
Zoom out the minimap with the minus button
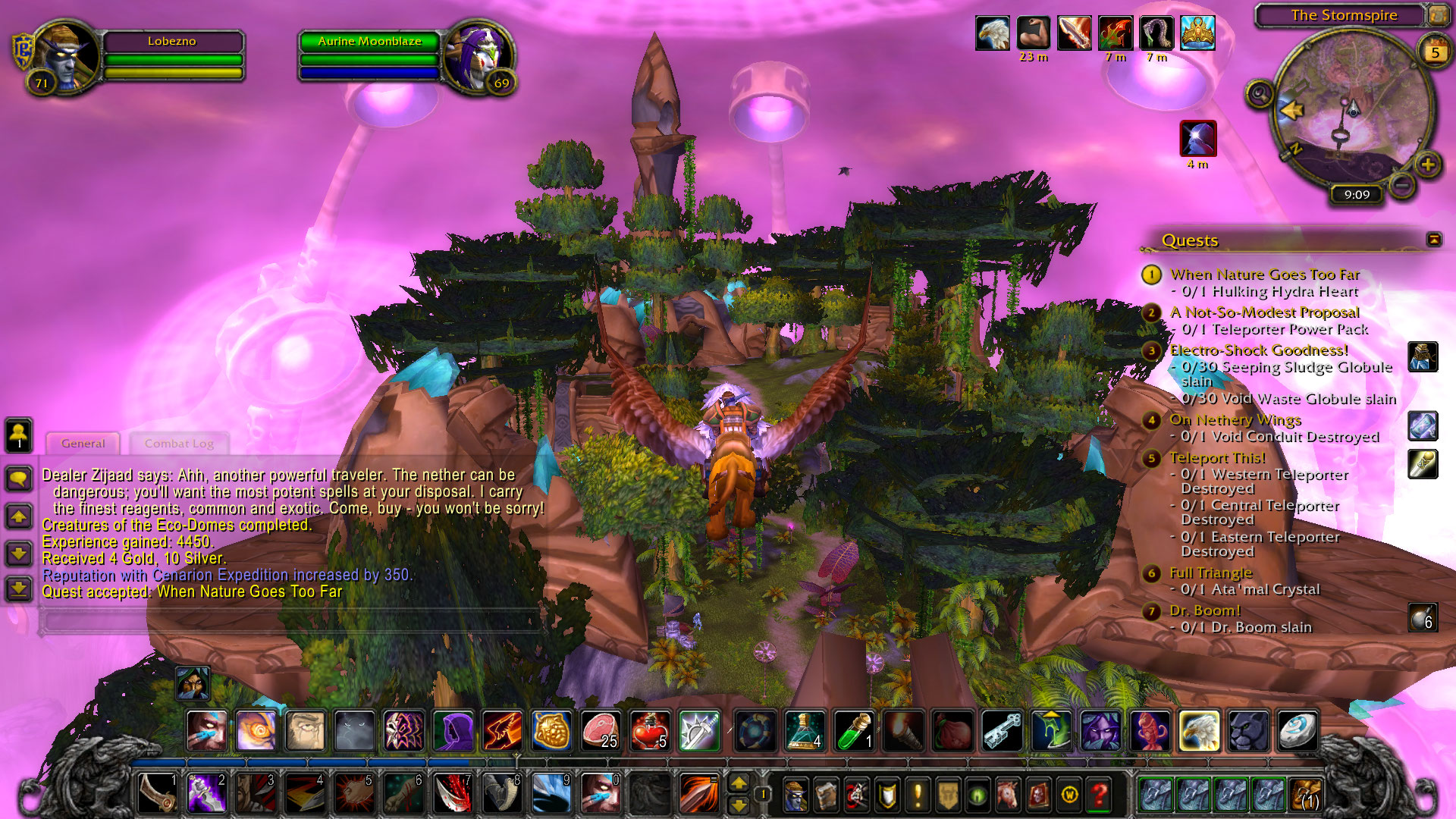point(1402,184)
